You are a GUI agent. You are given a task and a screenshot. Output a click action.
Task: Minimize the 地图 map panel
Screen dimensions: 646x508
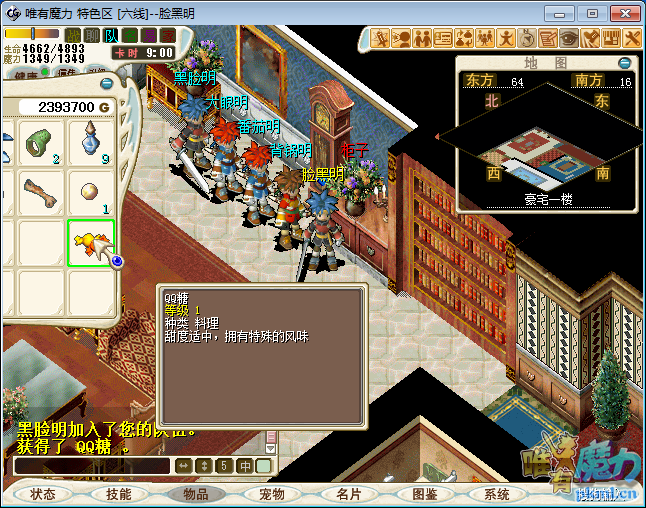coord(626,62)
